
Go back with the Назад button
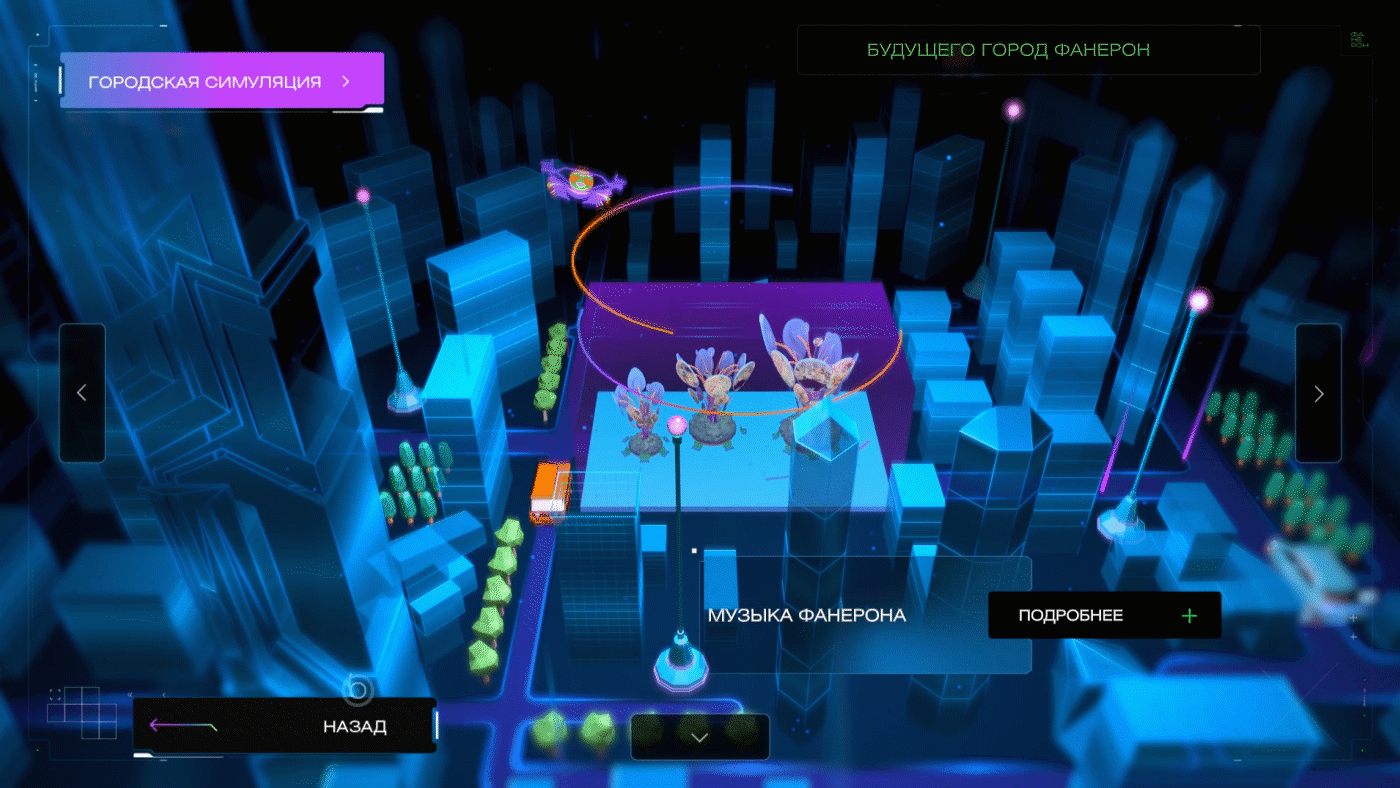pyautogui.click(x=285, y=726)
